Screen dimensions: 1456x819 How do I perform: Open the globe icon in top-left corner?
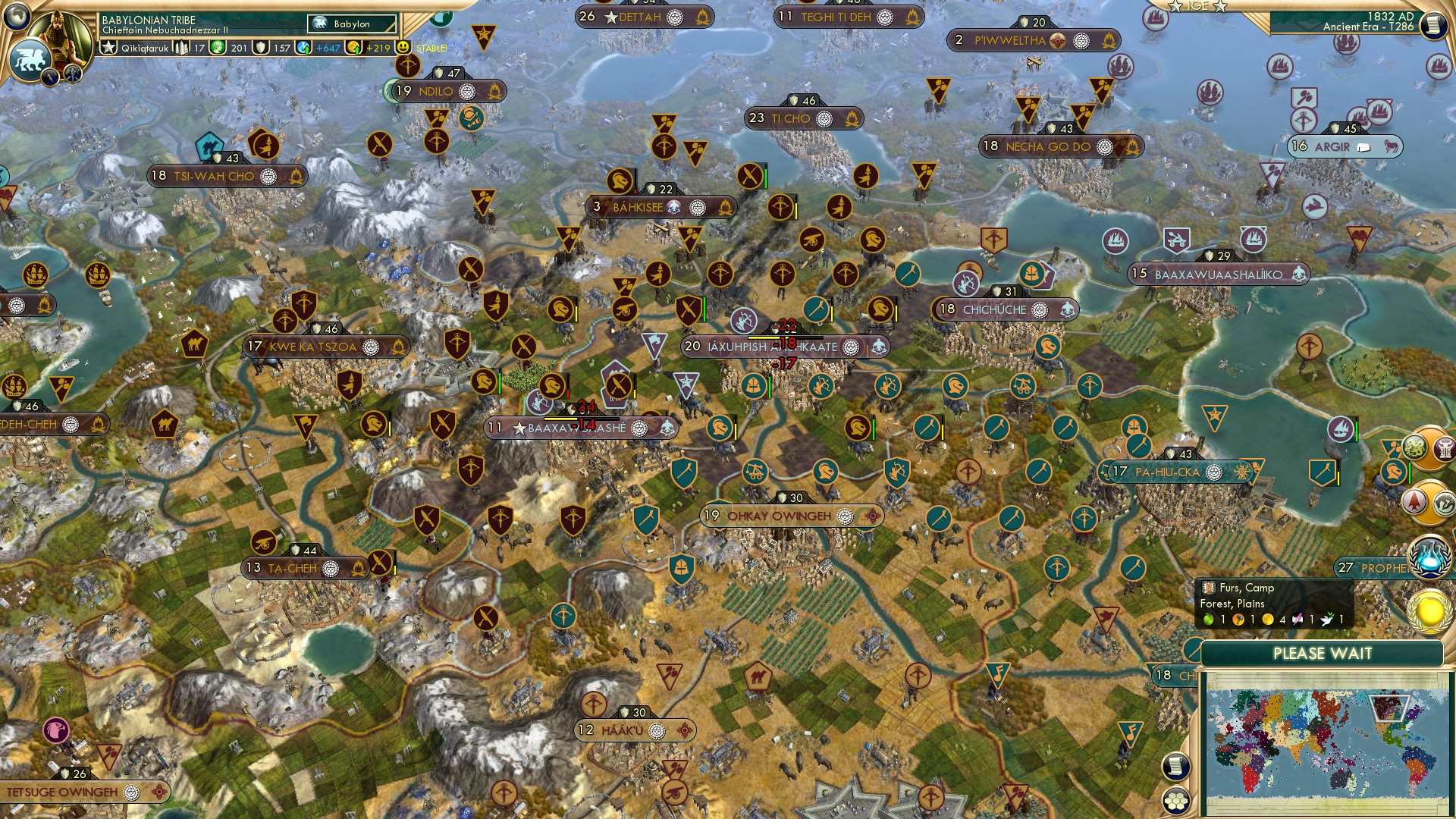click(16, 15)
